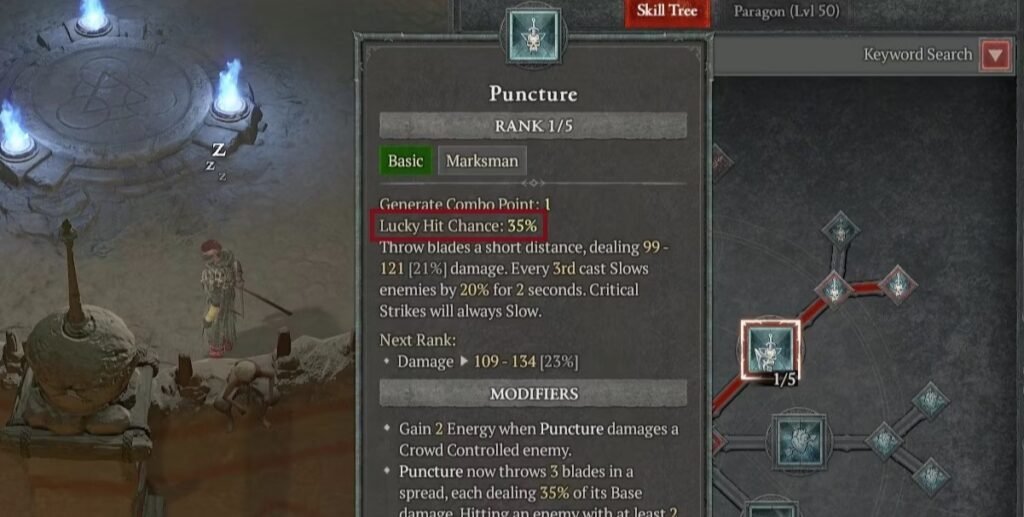The height and width of the screenshot is (517, 1024).
Task: Expand the Keyword Search dropdown
Action: 995,55
